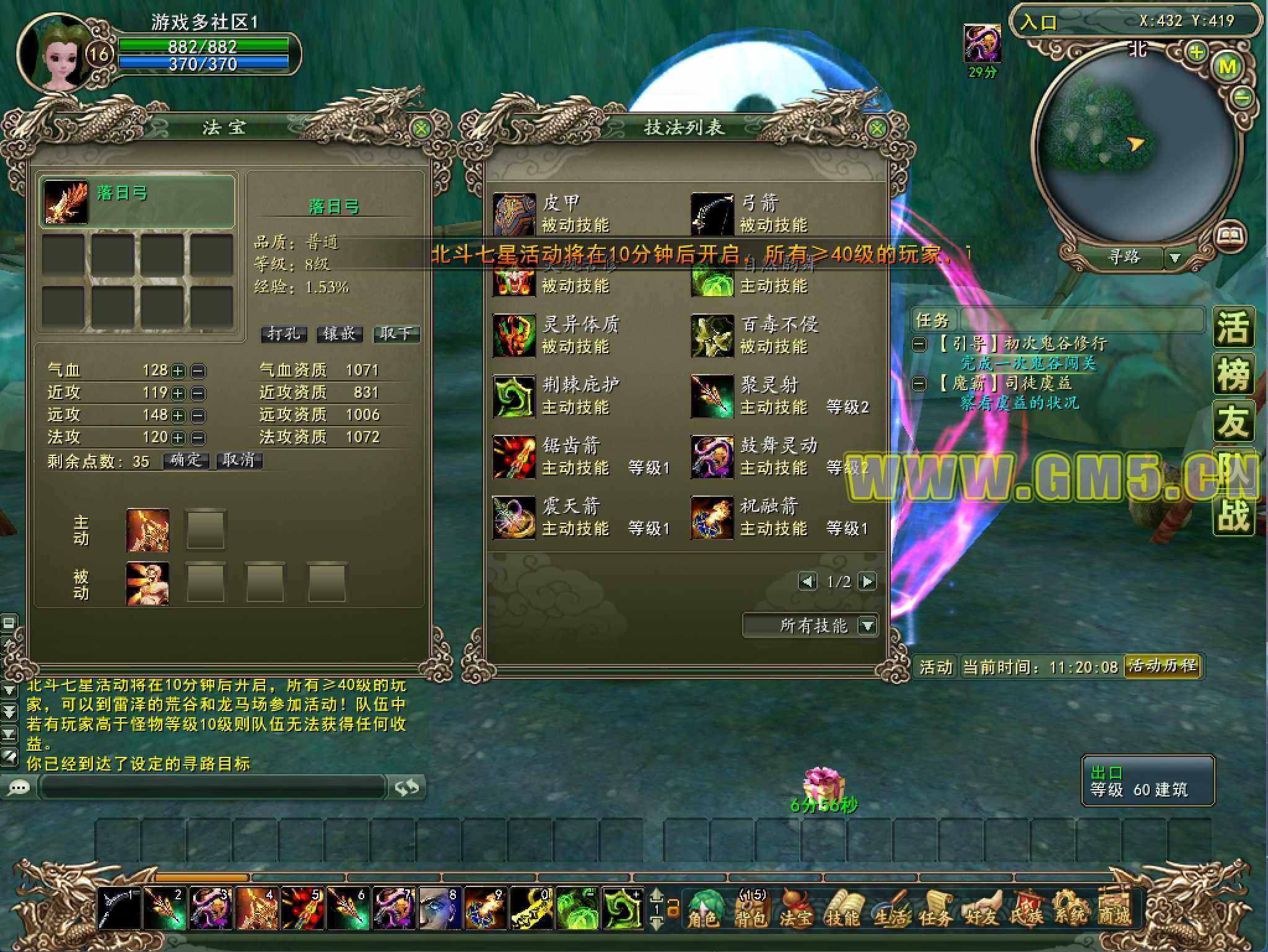The image size is (1268, 952).
Task: Cancel point allocation with 取消
Action: [239, 460]
